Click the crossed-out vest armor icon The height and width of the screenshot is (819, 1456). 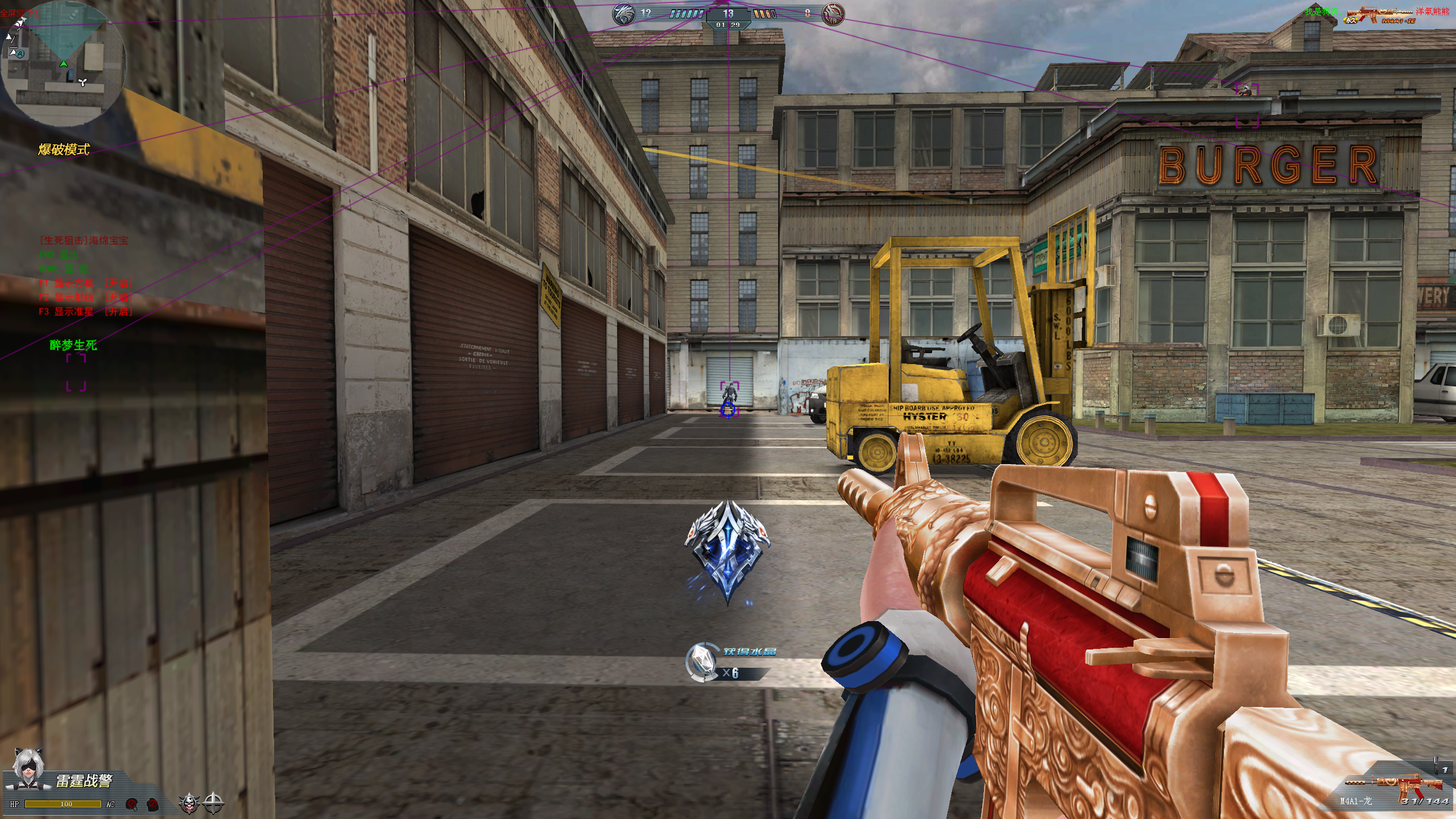tap(152, 804)
